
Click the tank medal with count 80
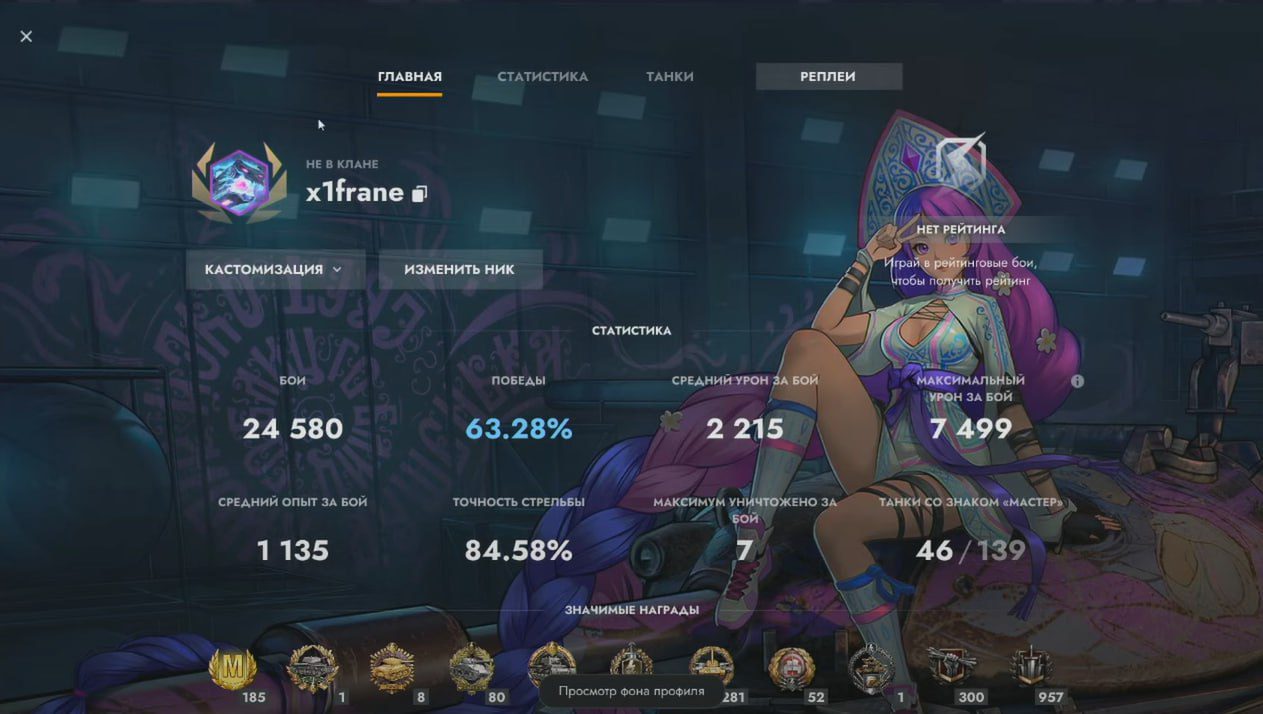click(471, 667)
